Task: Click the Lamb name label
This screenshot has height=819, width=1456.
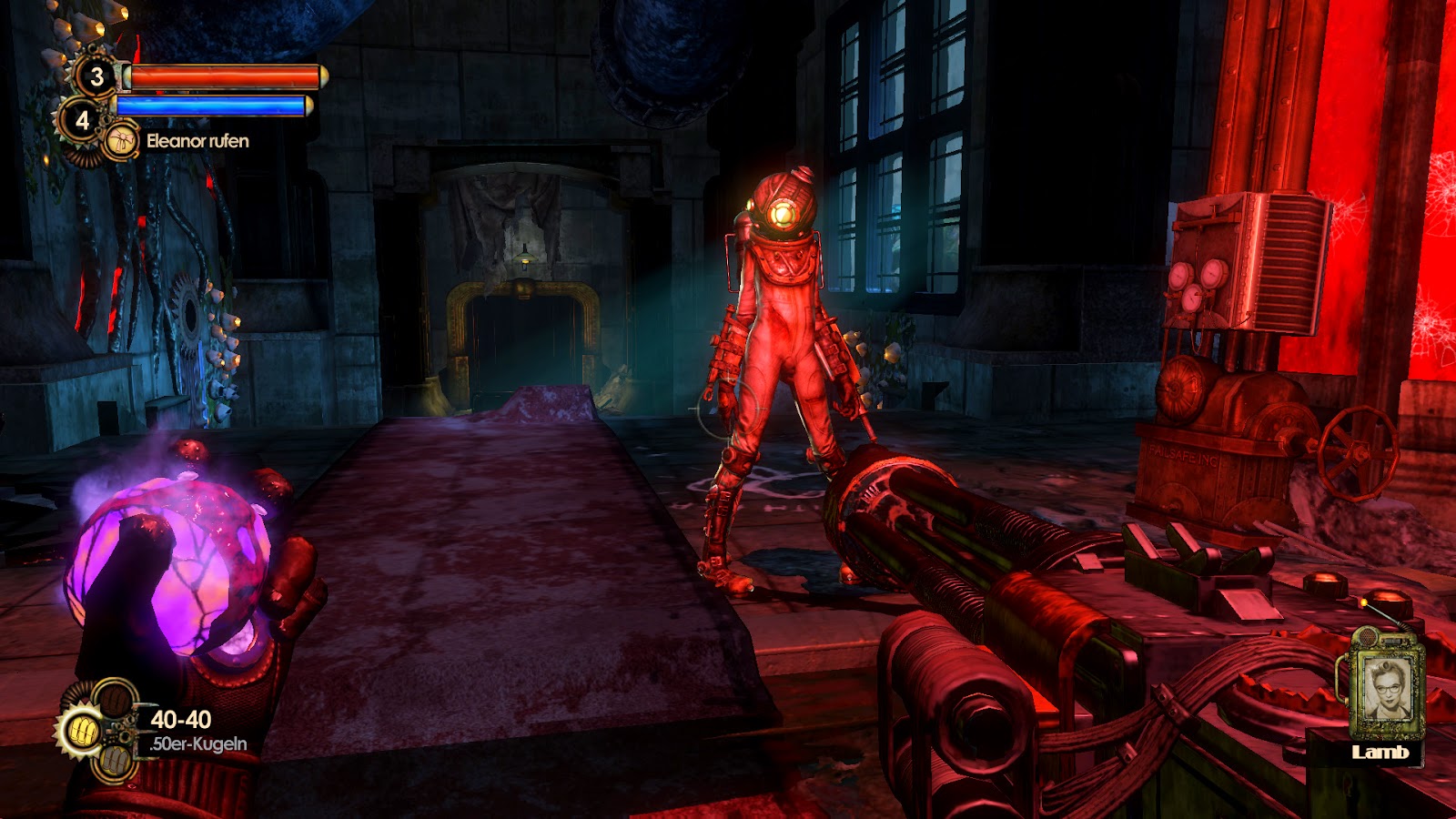Action: [1382, 753]
